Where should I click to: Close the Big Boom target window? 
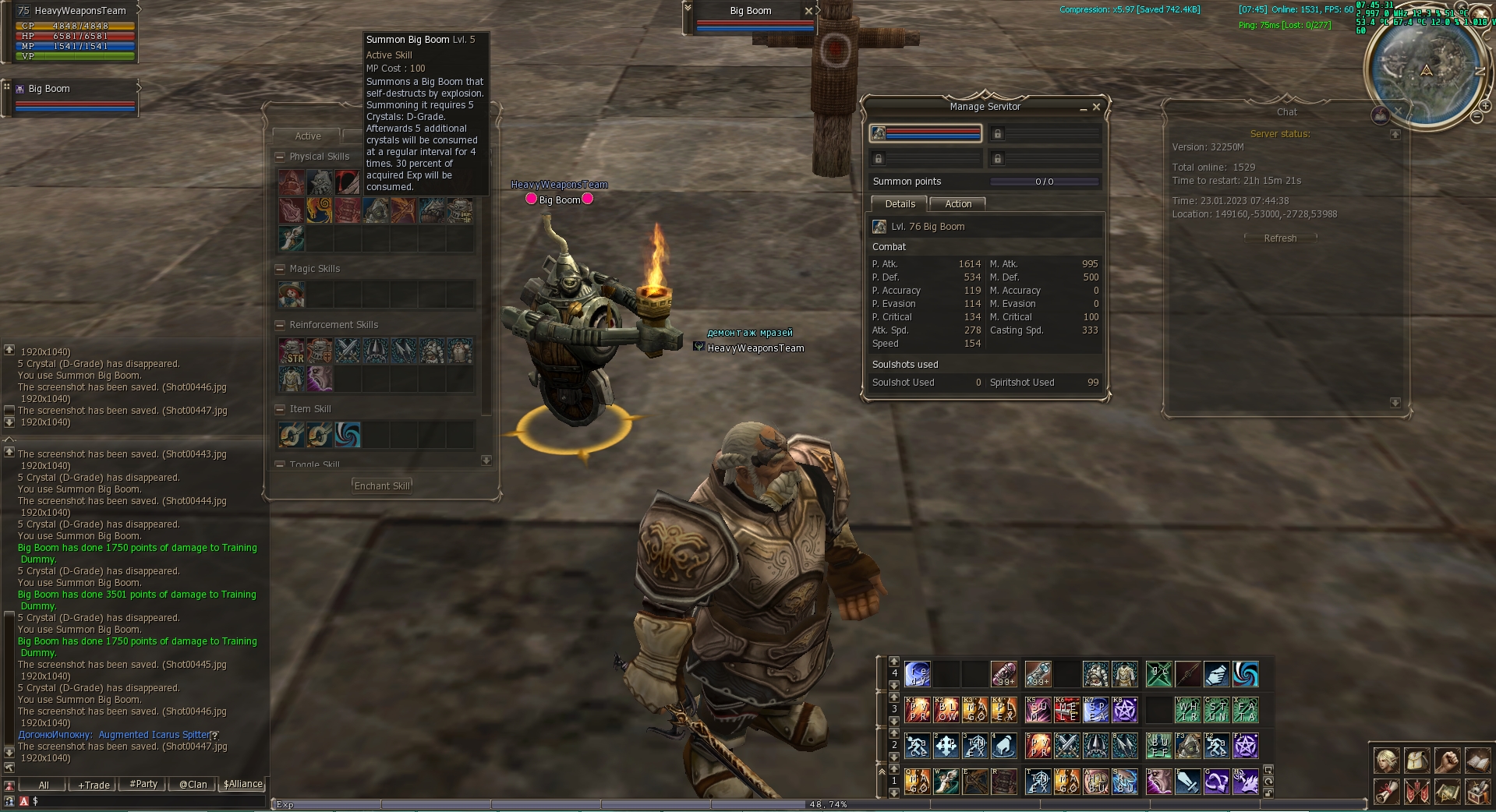(x=808, y=11)
